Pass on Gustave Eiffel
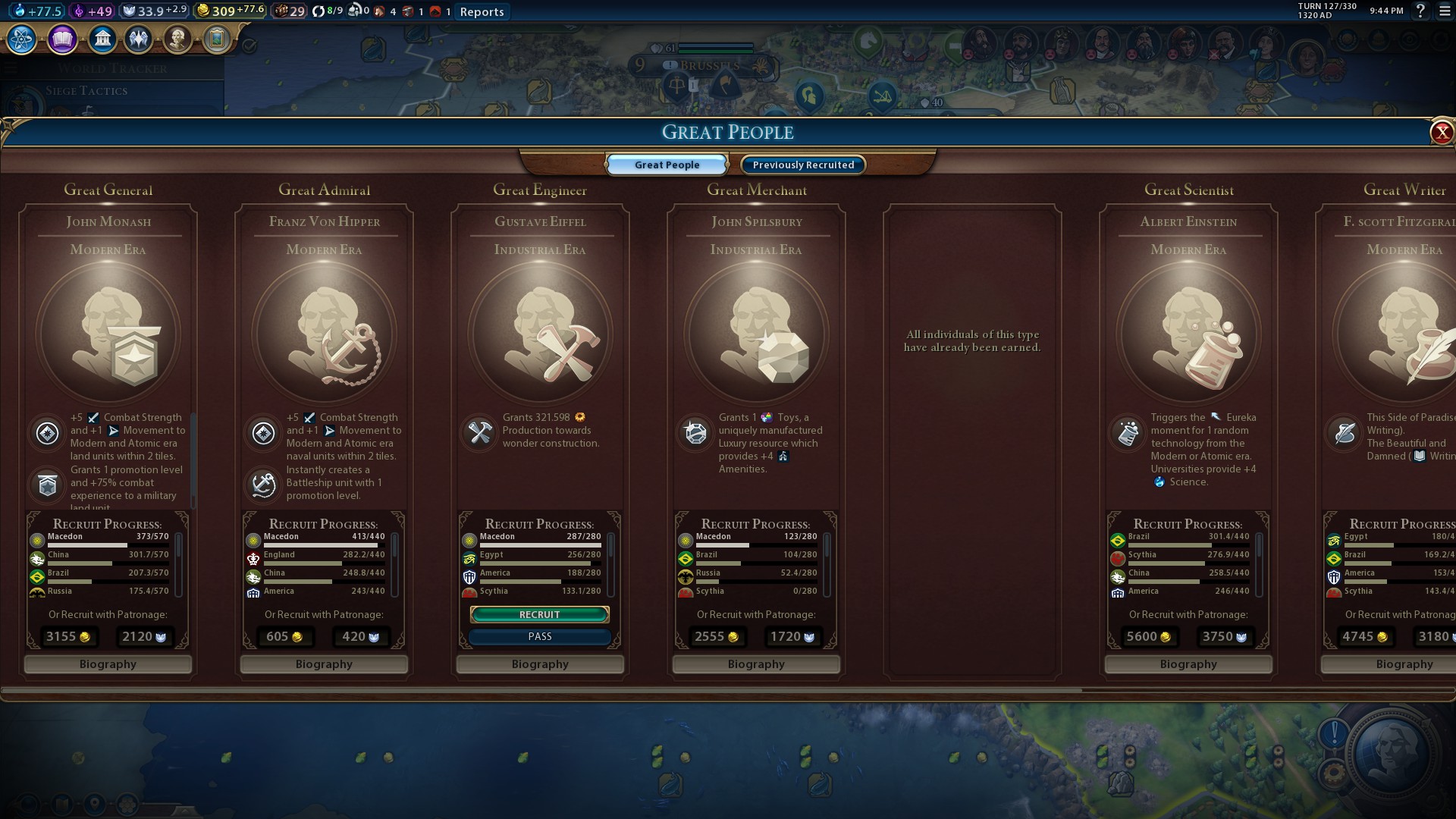This screenshot has height=819, width=1456. coord(539,636)
